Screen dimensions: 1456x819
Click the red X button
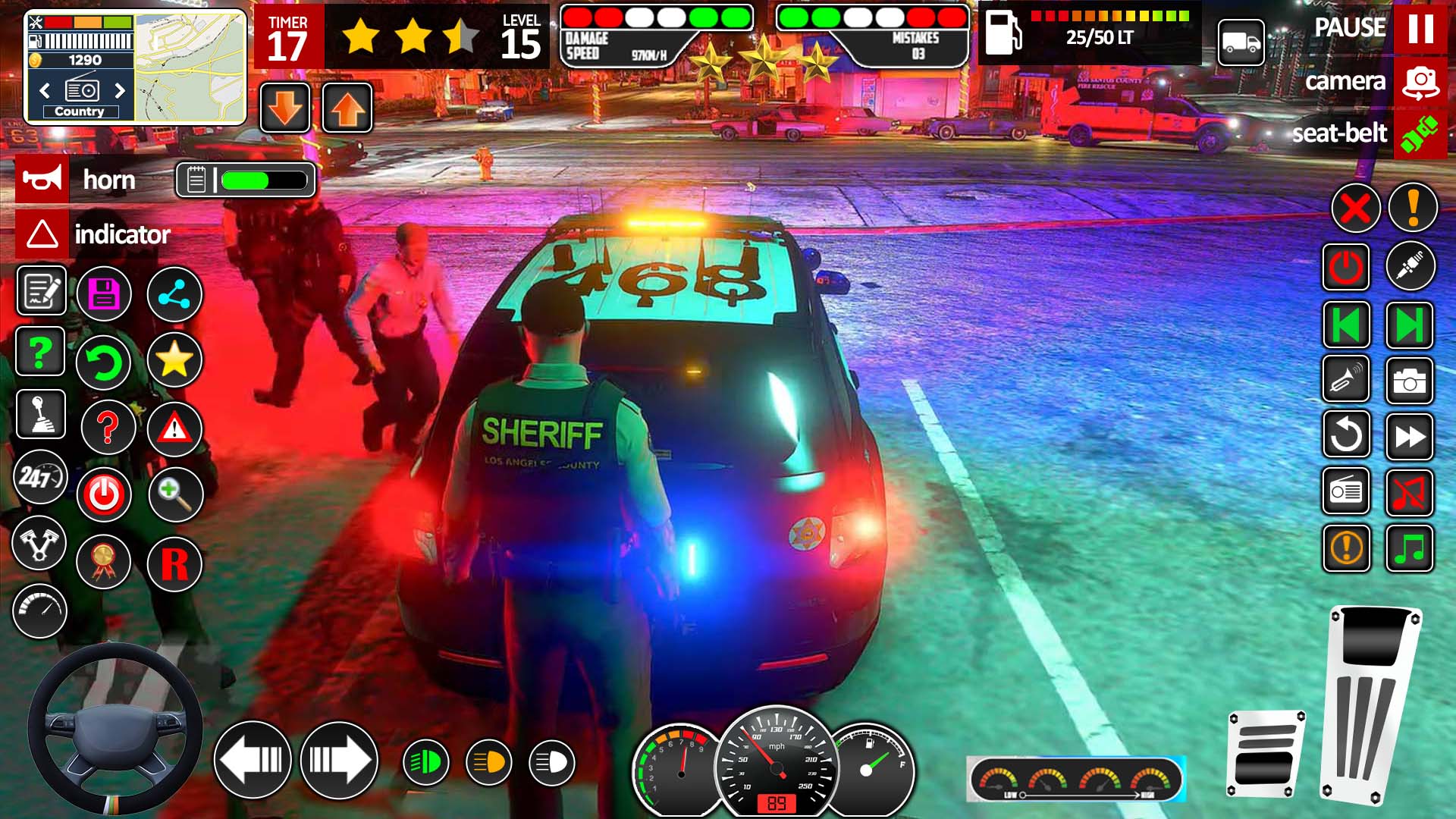click(x=1355, y=208)
